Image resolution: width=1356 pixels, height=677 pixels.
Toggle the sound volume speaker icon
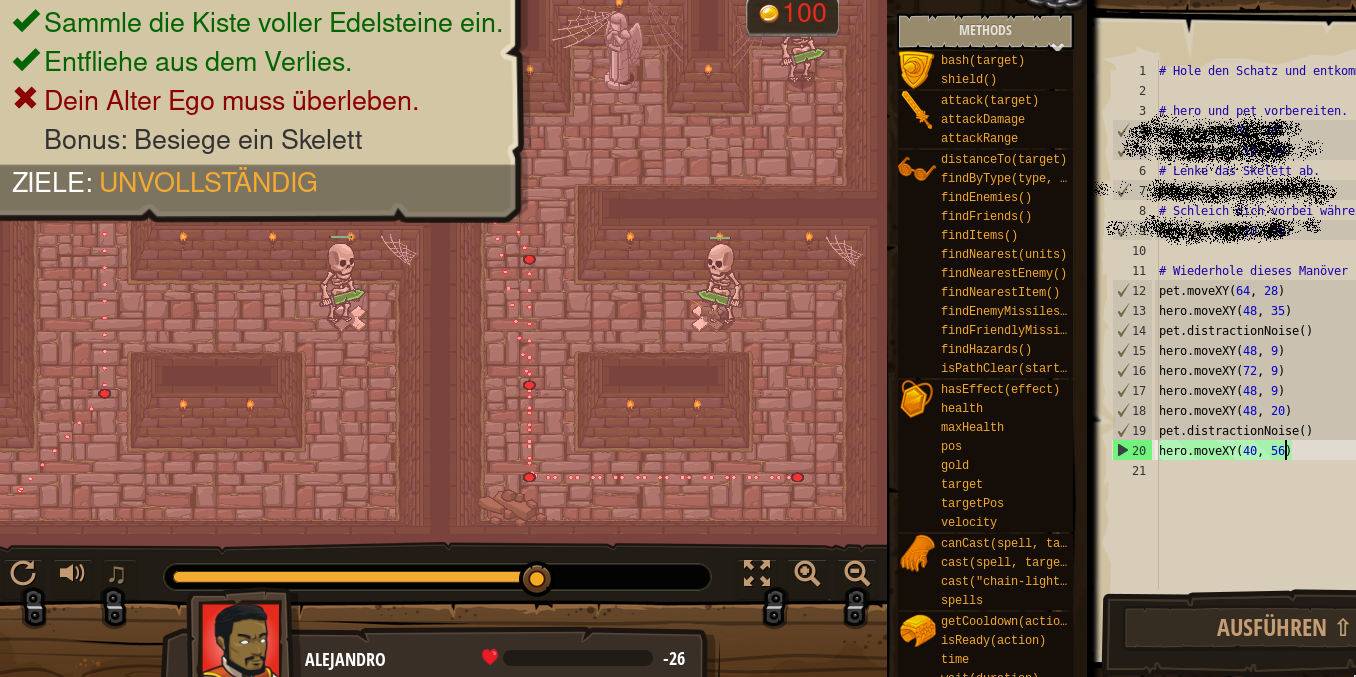point(71,573)
